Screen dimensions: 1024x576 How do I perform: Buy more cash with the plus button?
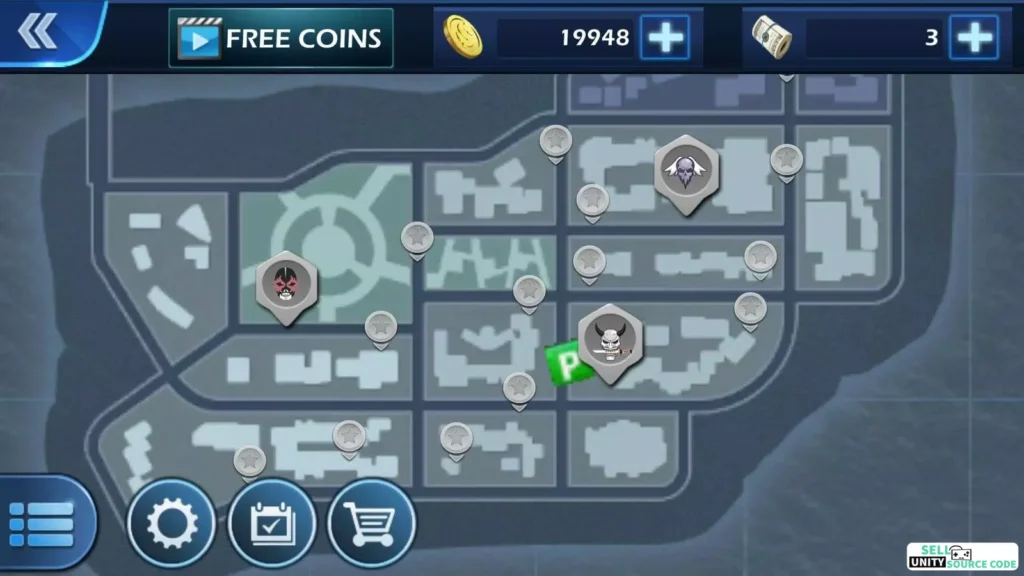(x=973, y=38)
